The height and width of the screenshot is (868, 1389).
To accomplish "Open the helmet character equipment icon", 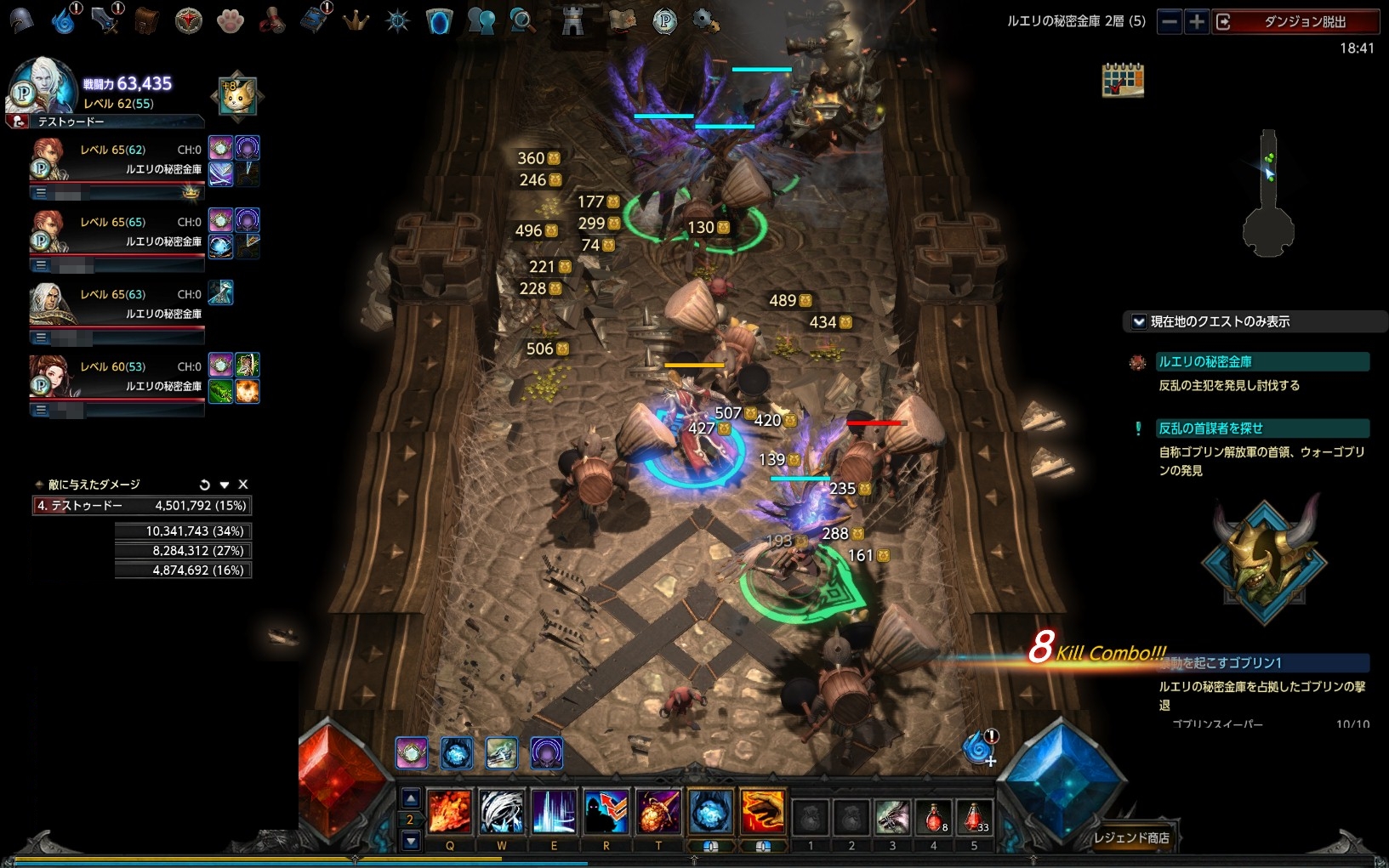I will 21,21.
